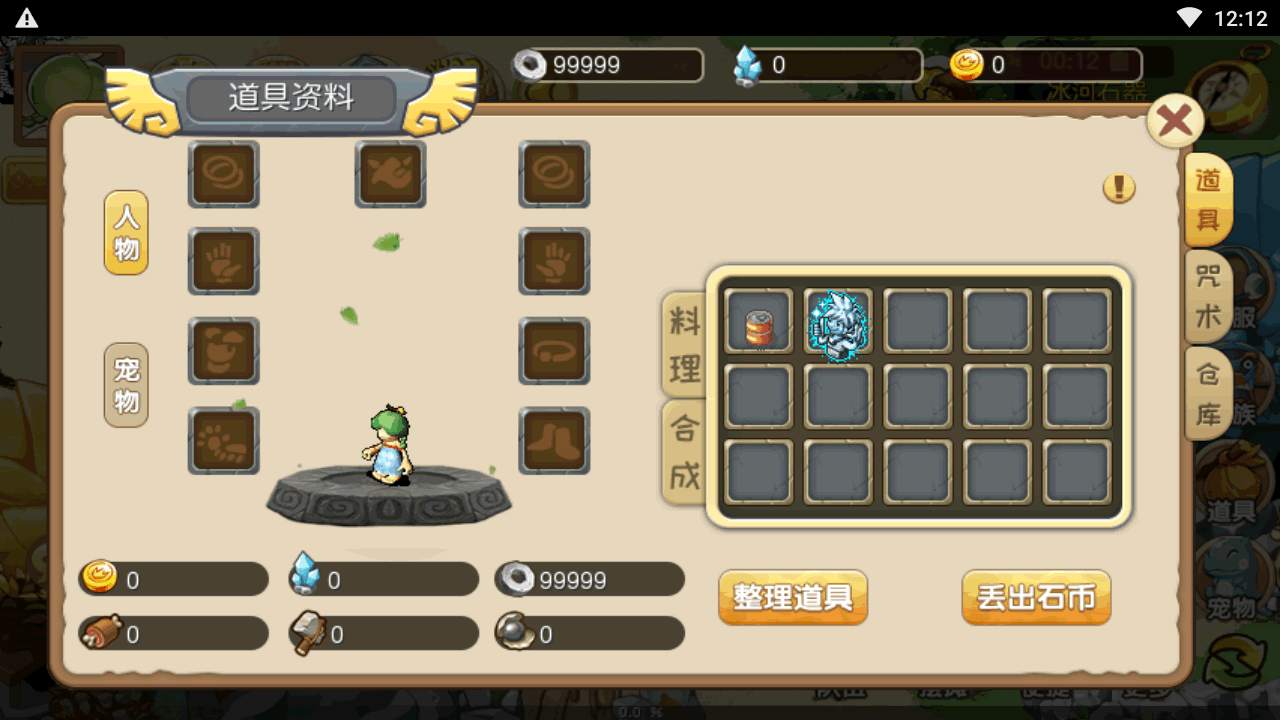Choose the boots equipment slot

[x=554, y=441]
